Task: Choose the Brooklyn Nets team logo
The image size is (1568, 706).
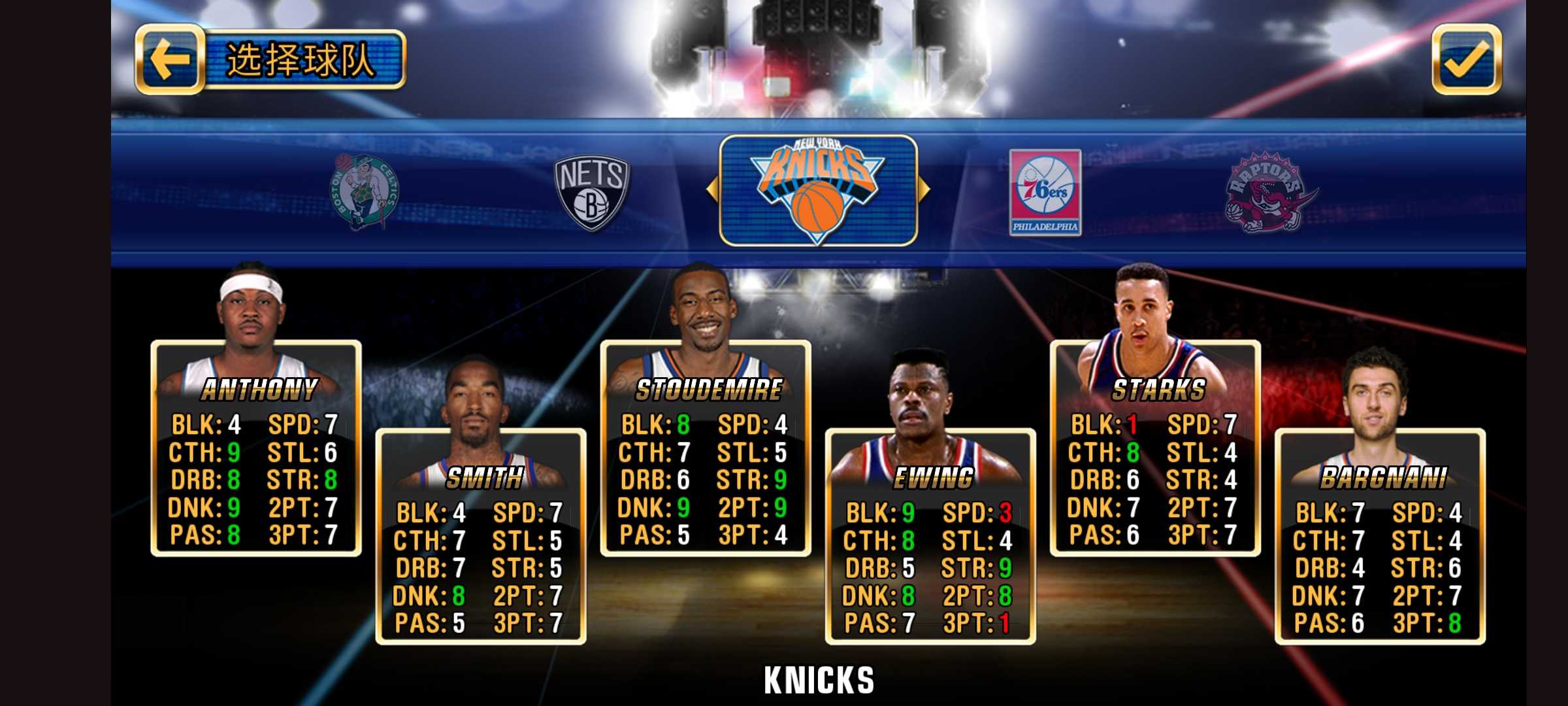Action: pyautogui.click(x=591, y=192)
